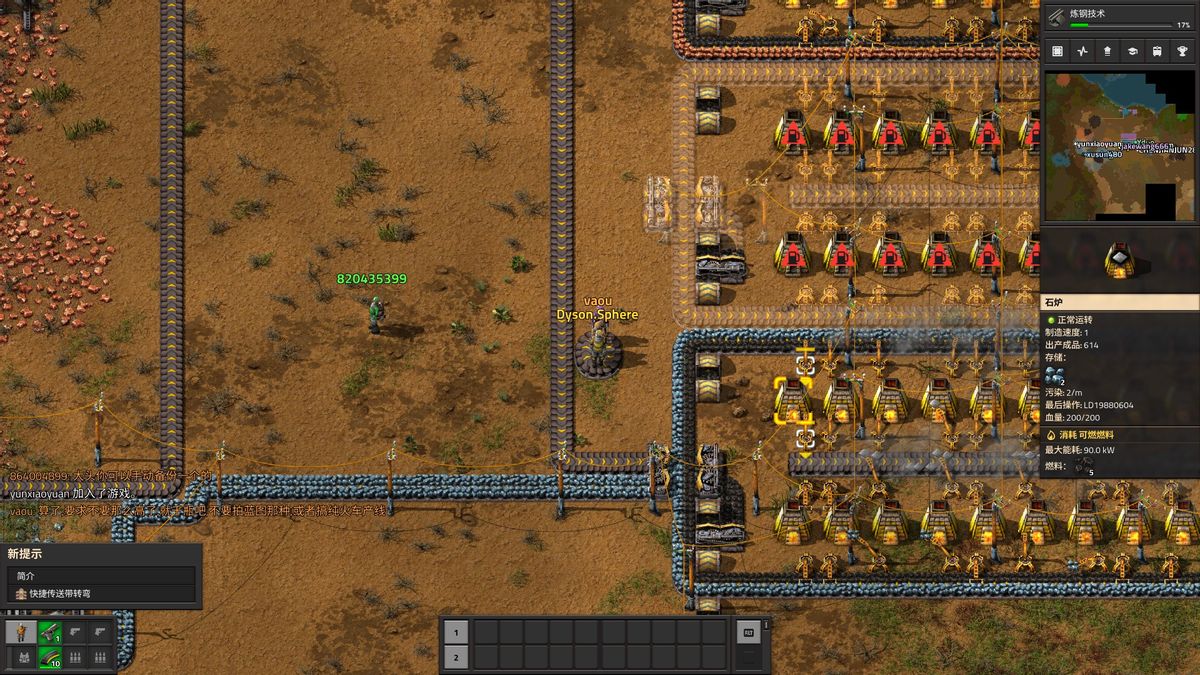
Task: Click the character portrait slot
Action: click(x=22, y=632)
